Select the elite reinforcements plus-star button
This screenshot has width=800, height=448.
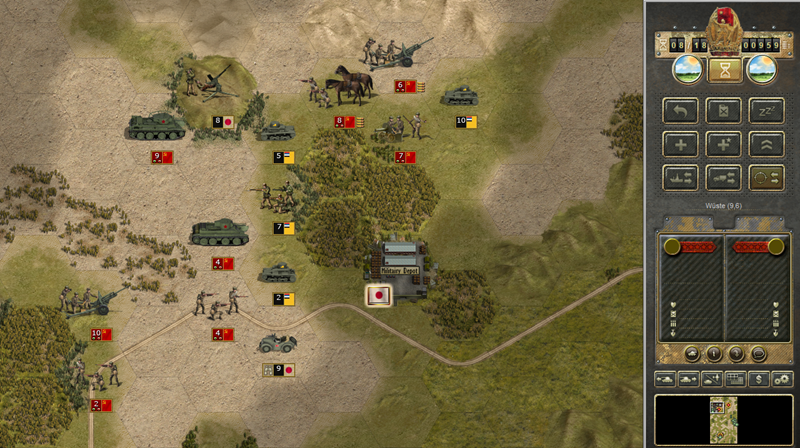click(721, 144)
